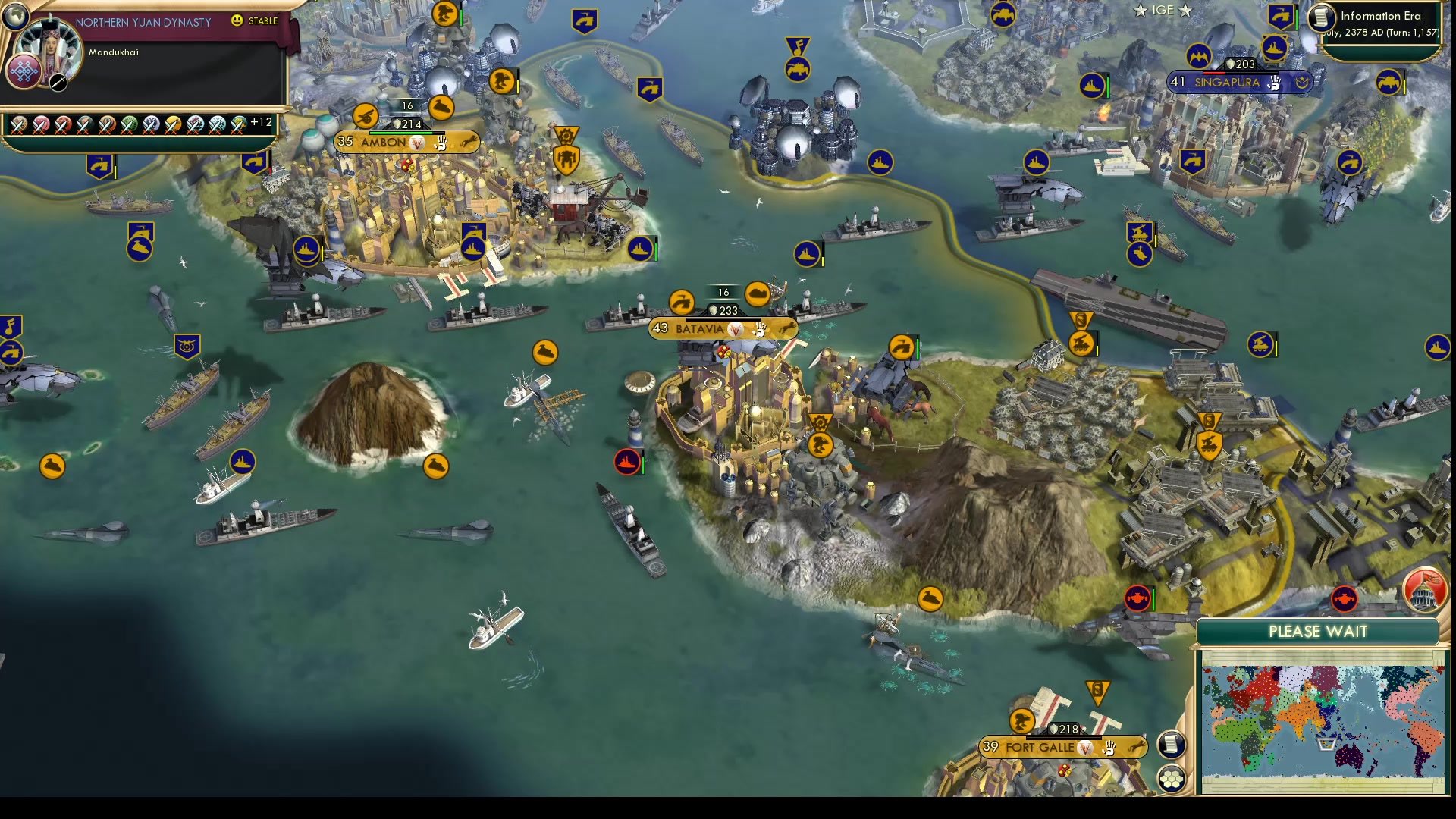
Task: Select the bat-emblem bomber icon near Singapura
Action: pos(1200,56)
